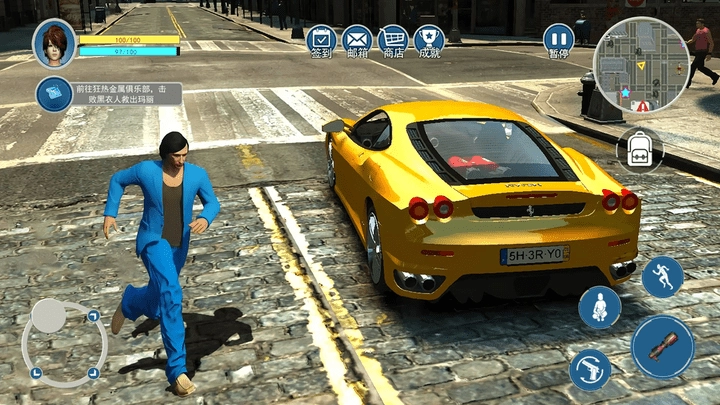Open the 签到 daily check-in
The image size is (720, 405).
click(x=320, y=40)
